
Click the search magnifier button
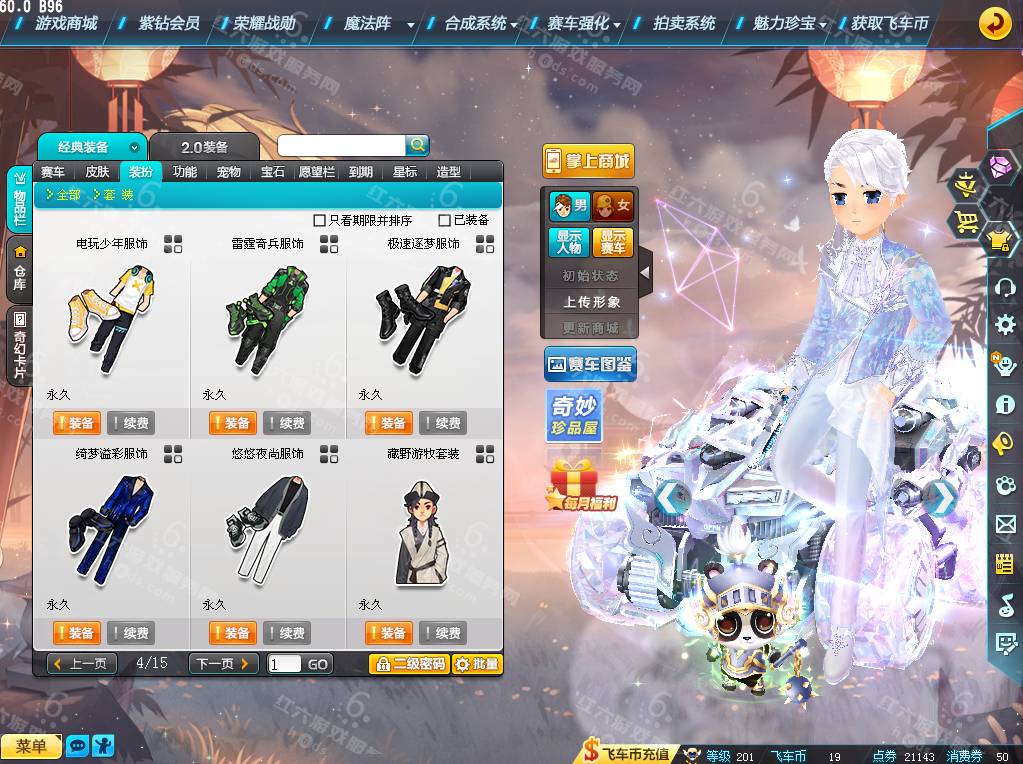417,145
